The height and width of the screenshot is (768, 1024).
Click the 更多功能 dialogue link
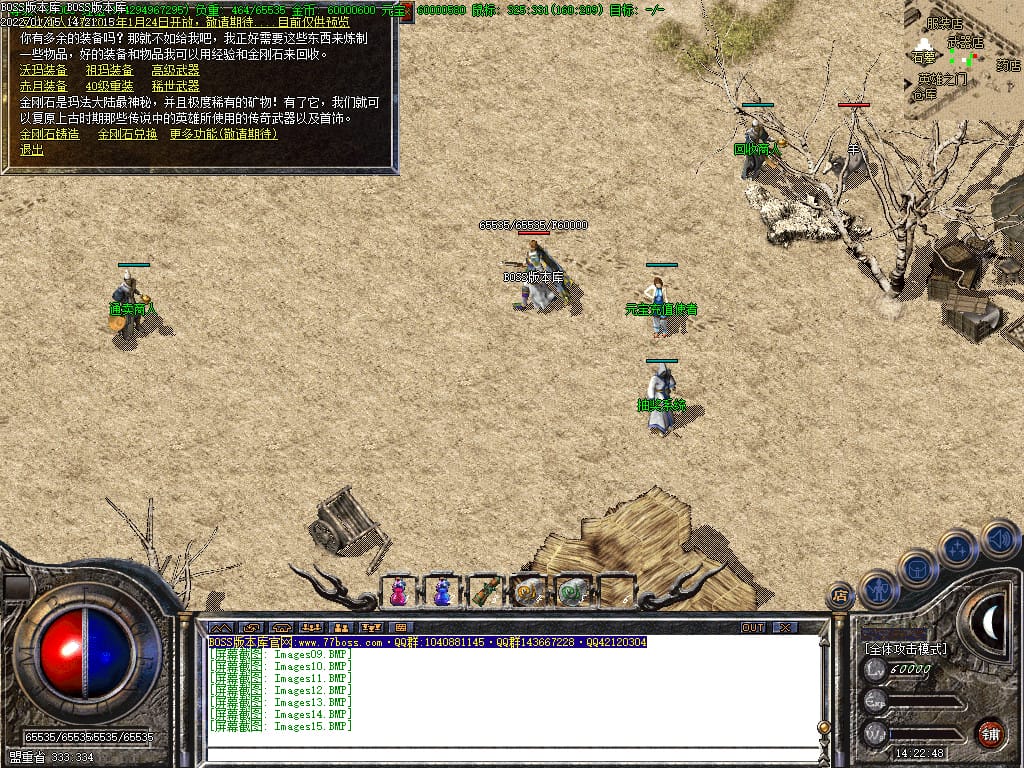point(223,134)
